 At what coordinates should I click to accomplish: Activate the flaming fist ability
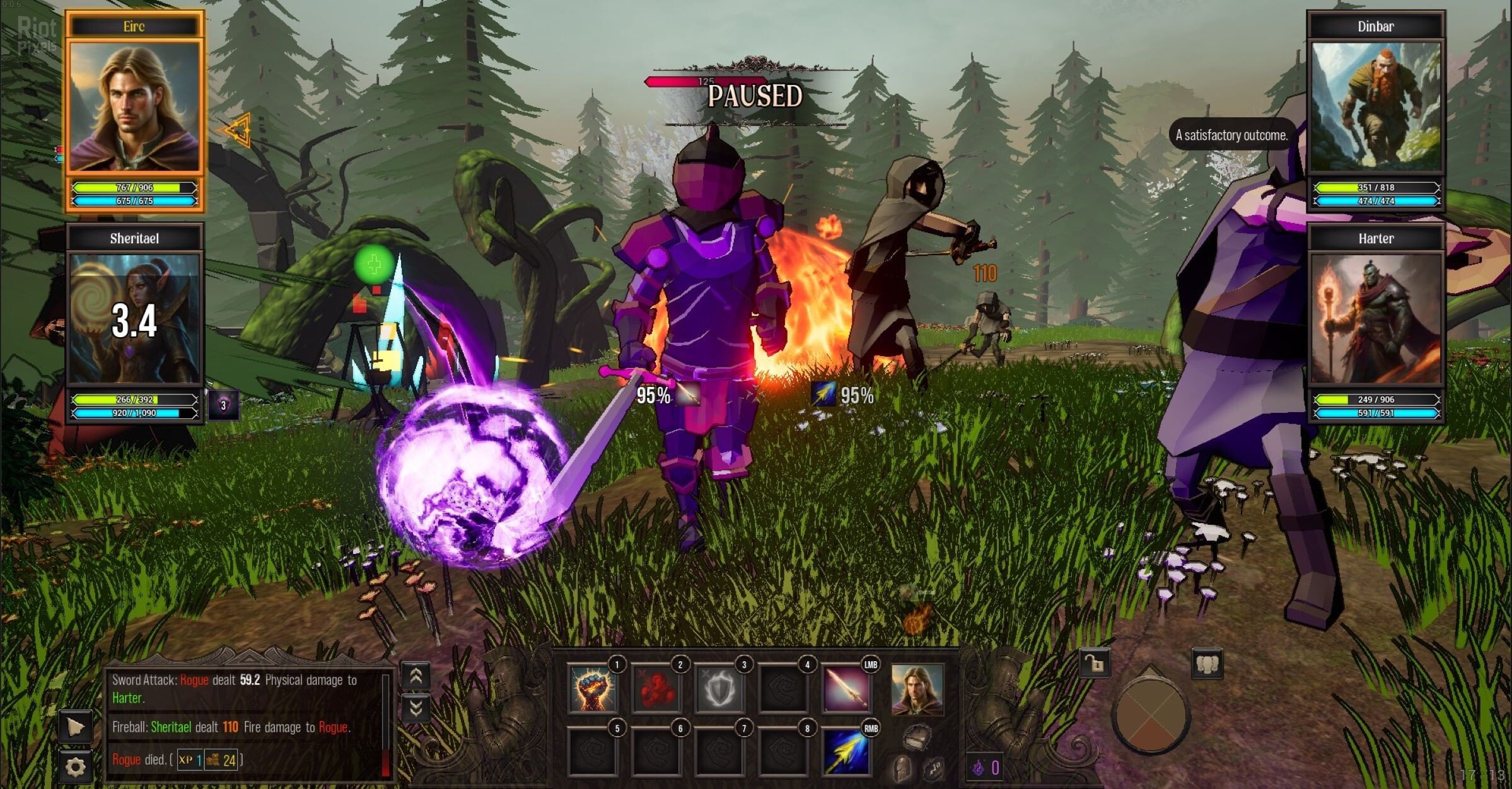pos(592,689)
